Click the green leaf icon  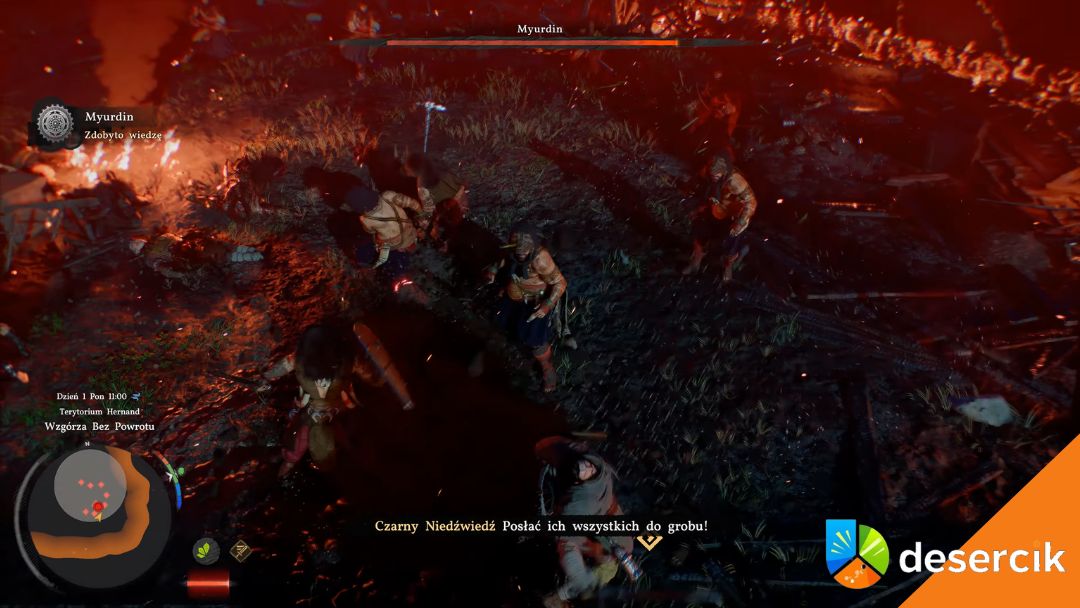[x=206, y=551]
